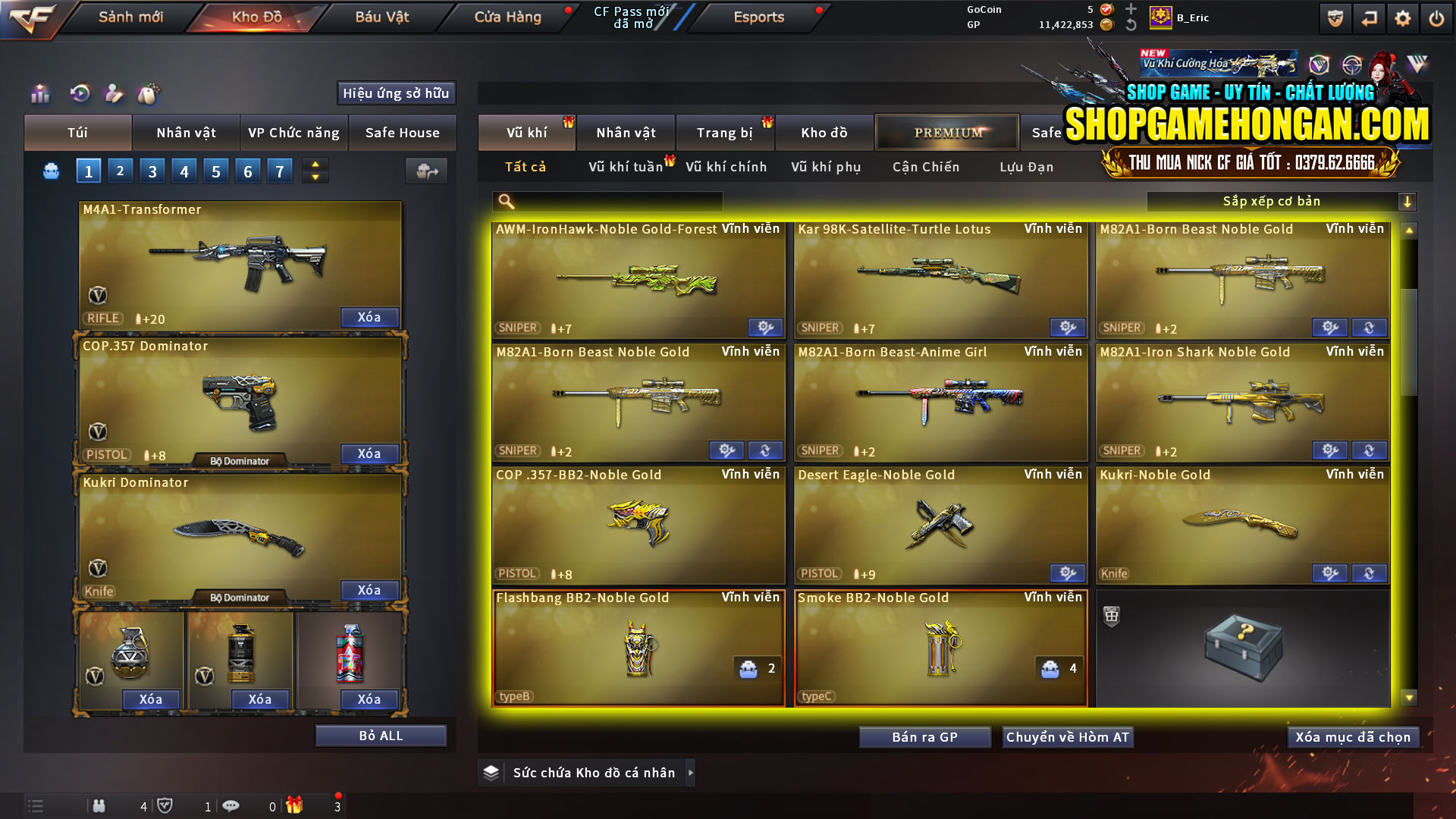Open the repair shield icon next to settings
Screen dimensions: 1456x819
(1334, 17)
